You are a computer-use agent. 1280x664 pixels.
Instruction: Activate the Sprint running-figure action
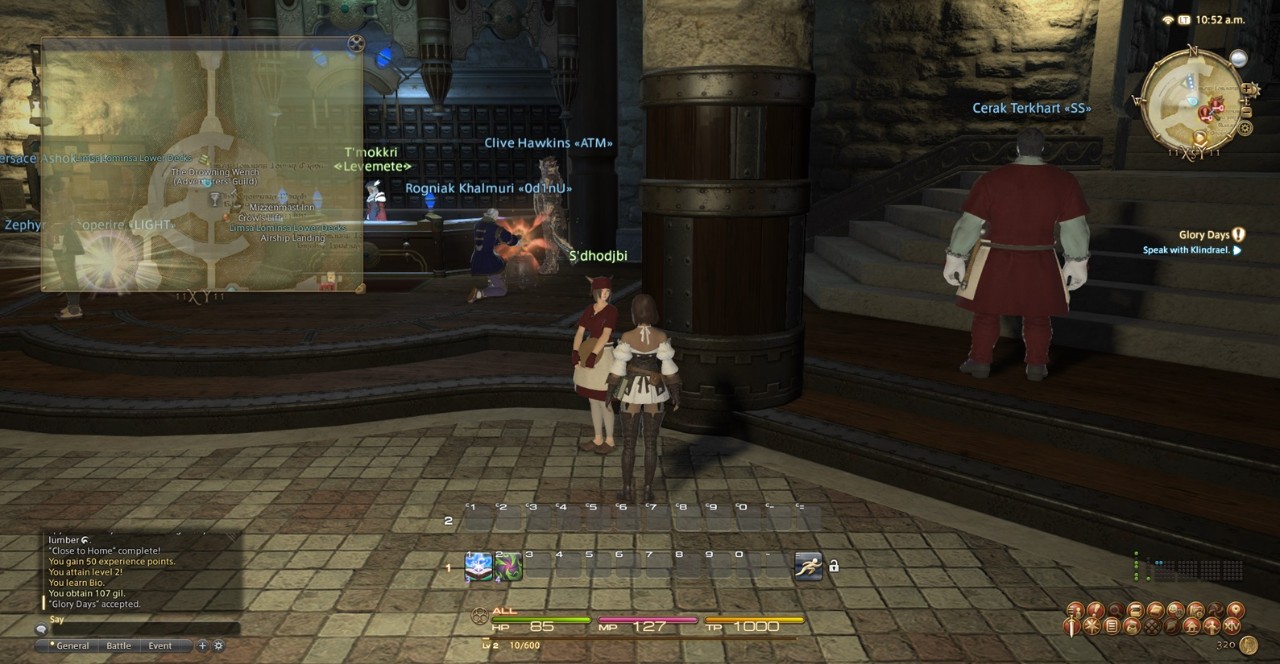tap(808, 566)
